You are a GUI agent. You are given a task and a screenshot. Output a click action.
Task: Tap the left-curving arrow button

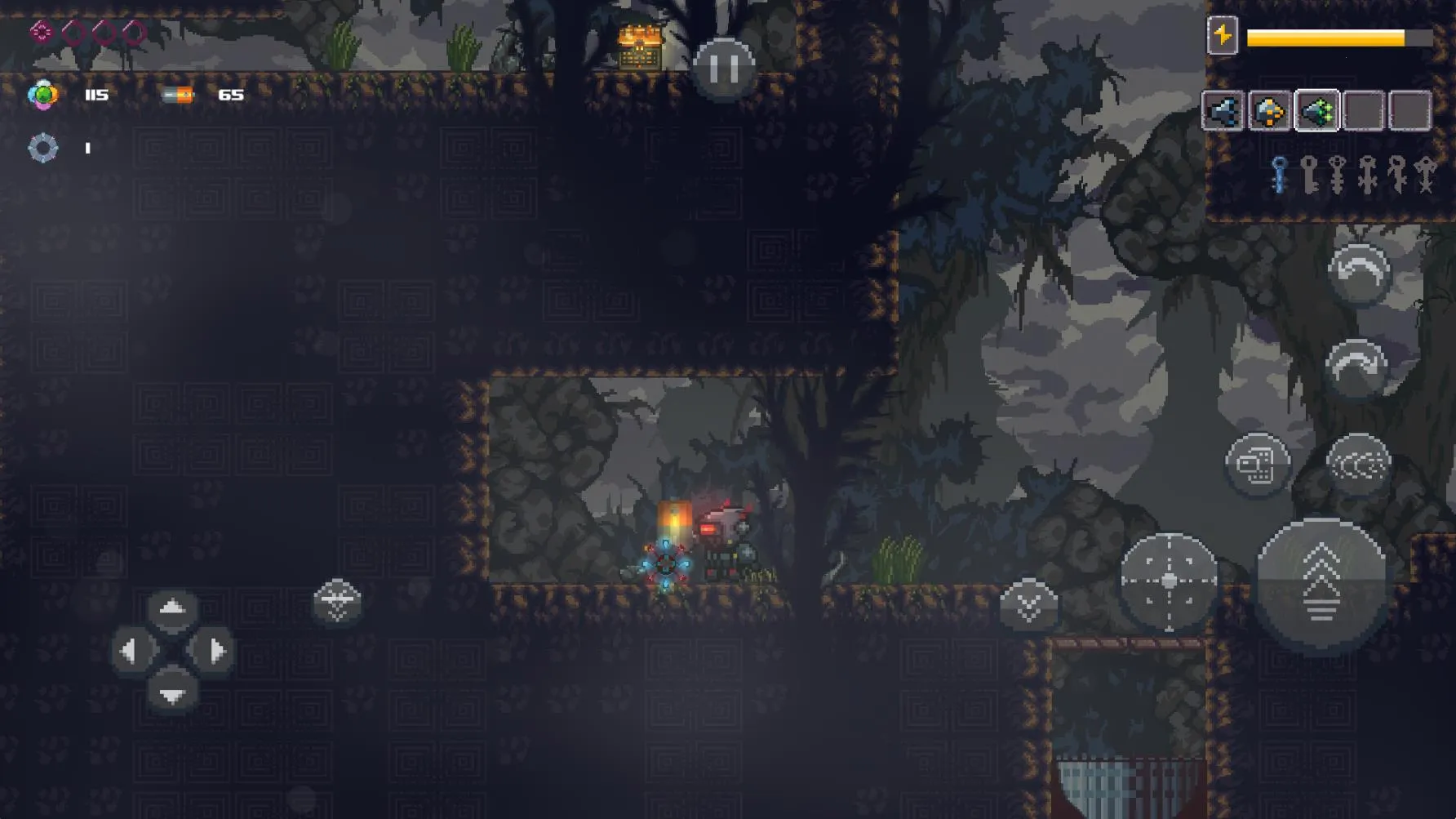[x=1358, y=273]
